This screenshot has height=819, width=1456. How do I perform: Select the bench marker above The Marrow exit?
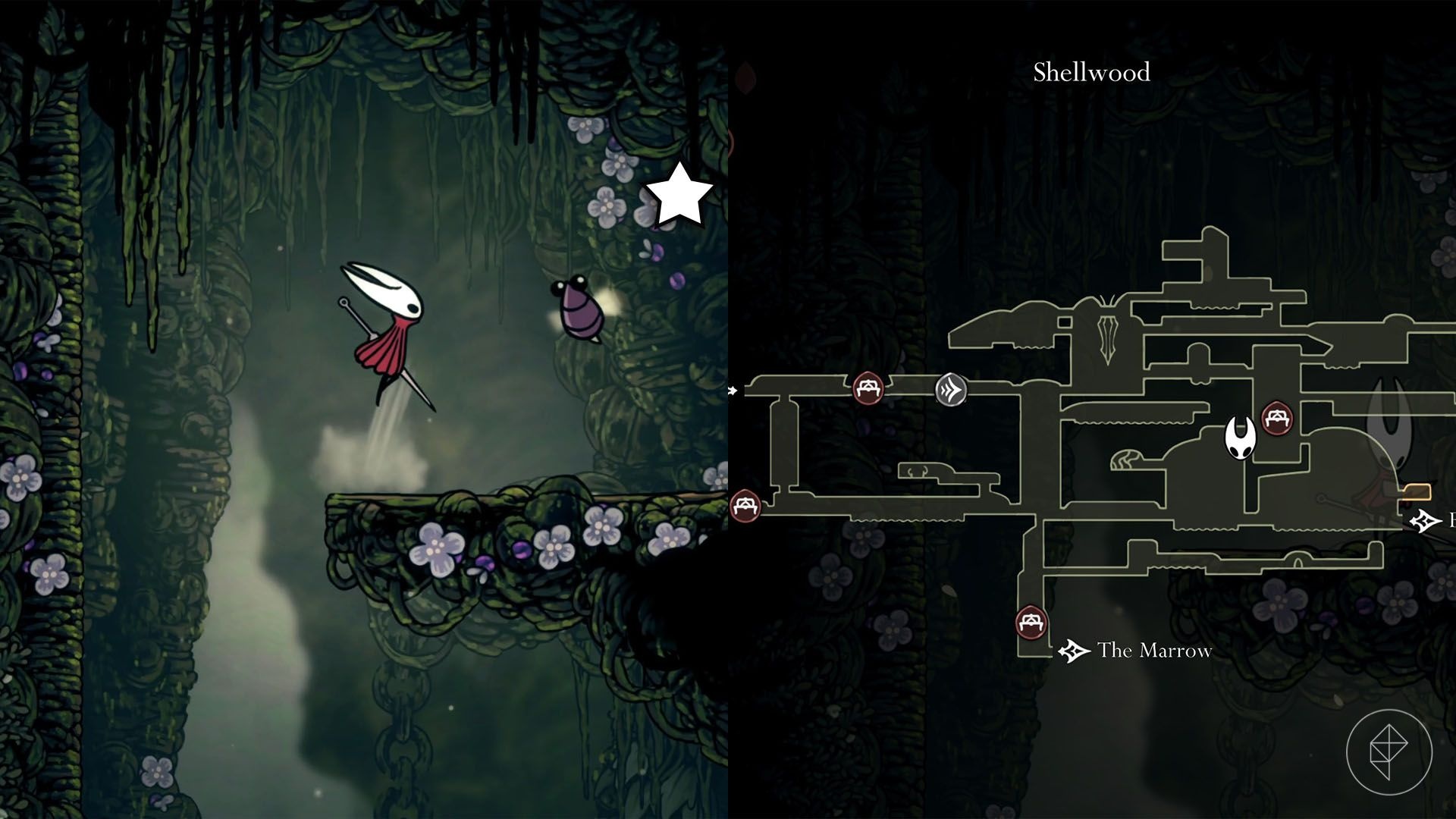tap(1031, 623)
